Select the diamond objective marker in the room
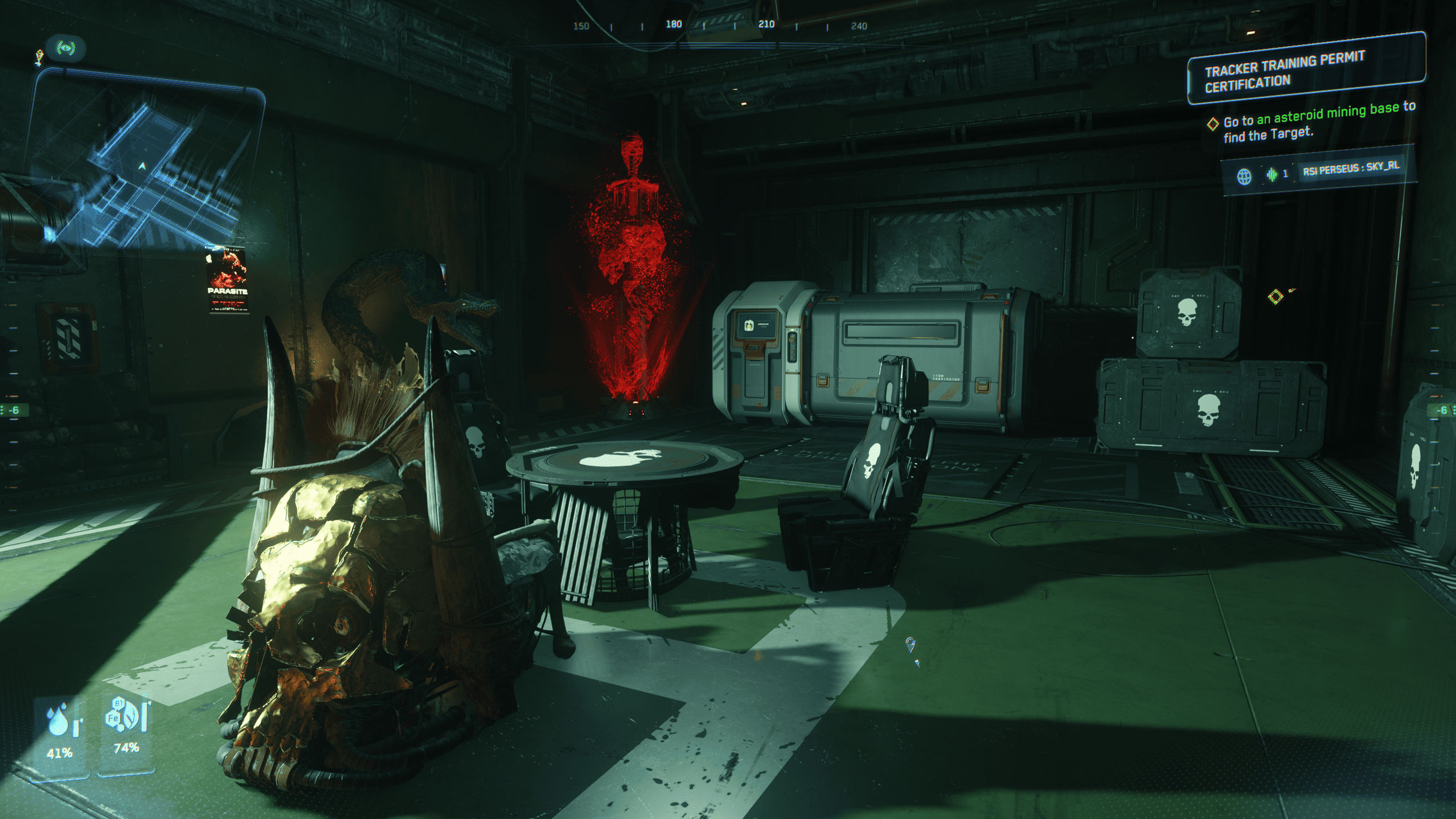The image size is (1456, 819). point(1276,297)
